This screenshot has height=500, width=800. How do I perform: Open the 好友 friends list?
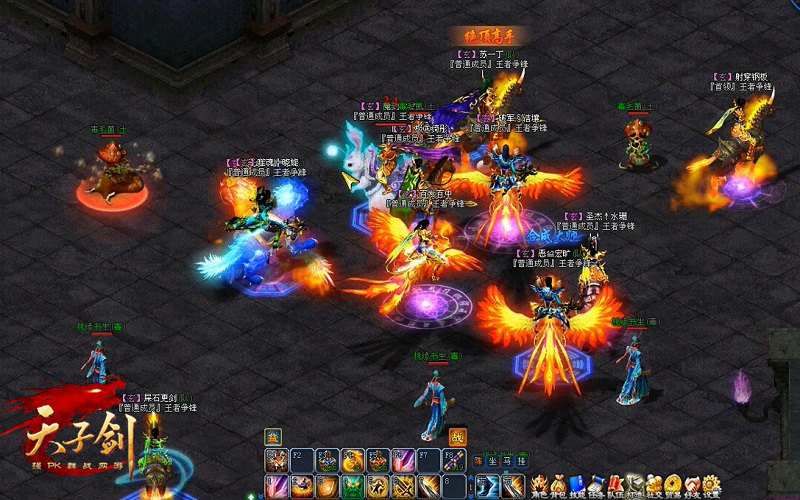(x=691, y=483)
